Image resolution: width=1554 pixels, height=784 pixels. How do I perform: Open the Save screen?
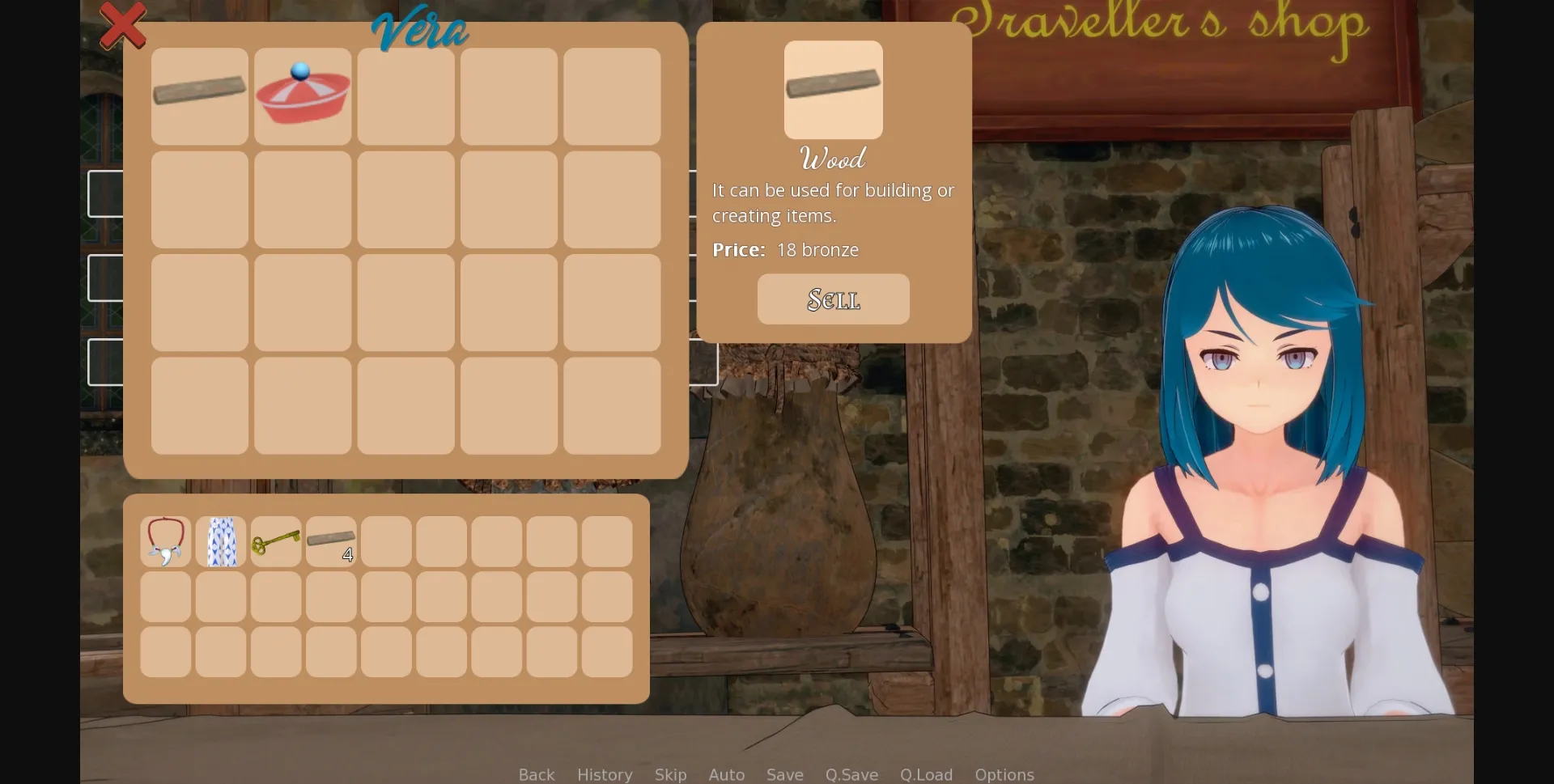tap(784, 774)
